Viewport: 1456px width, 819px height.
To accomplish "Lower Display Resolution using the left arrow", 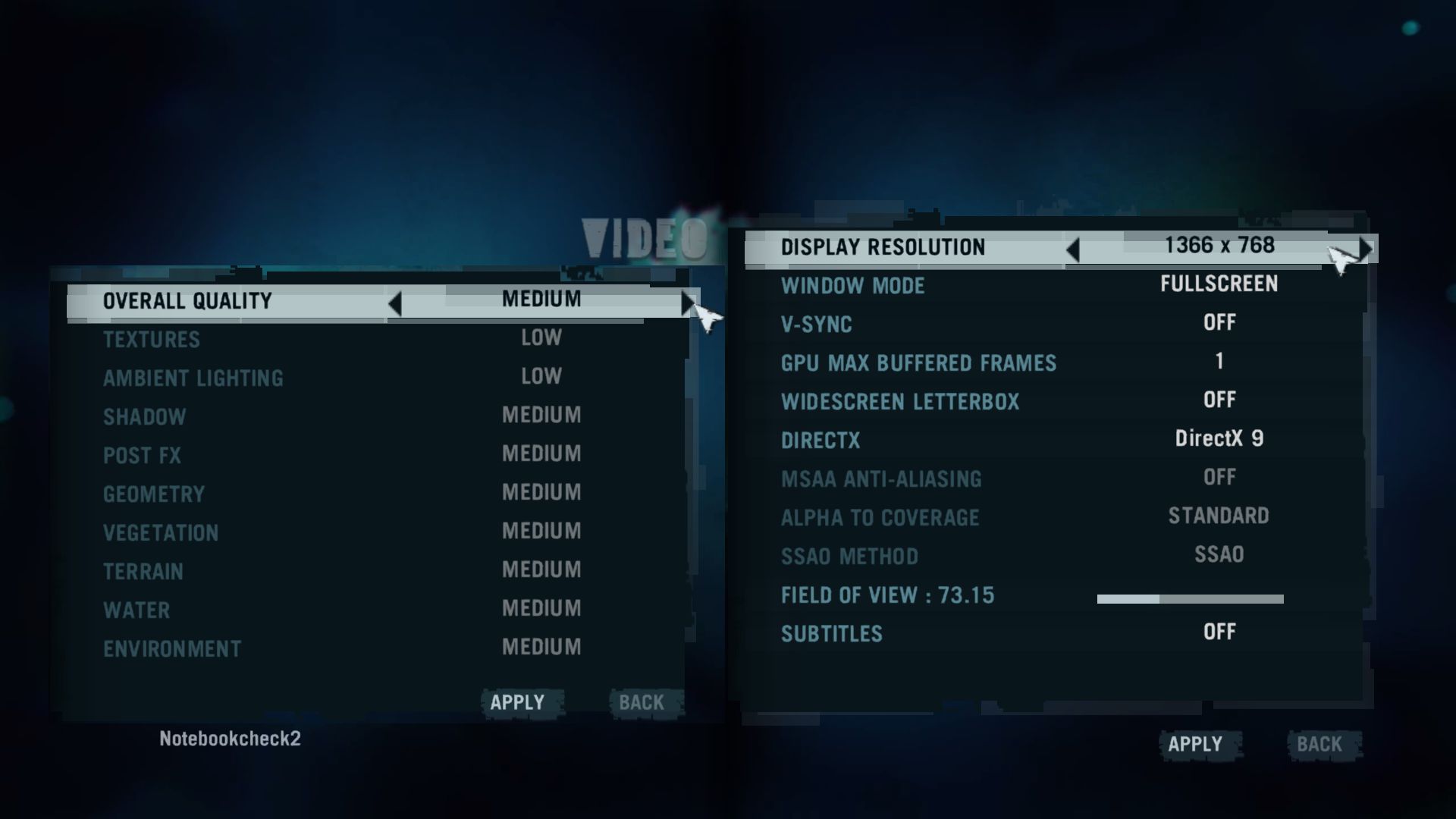I will click(1072, 249).
